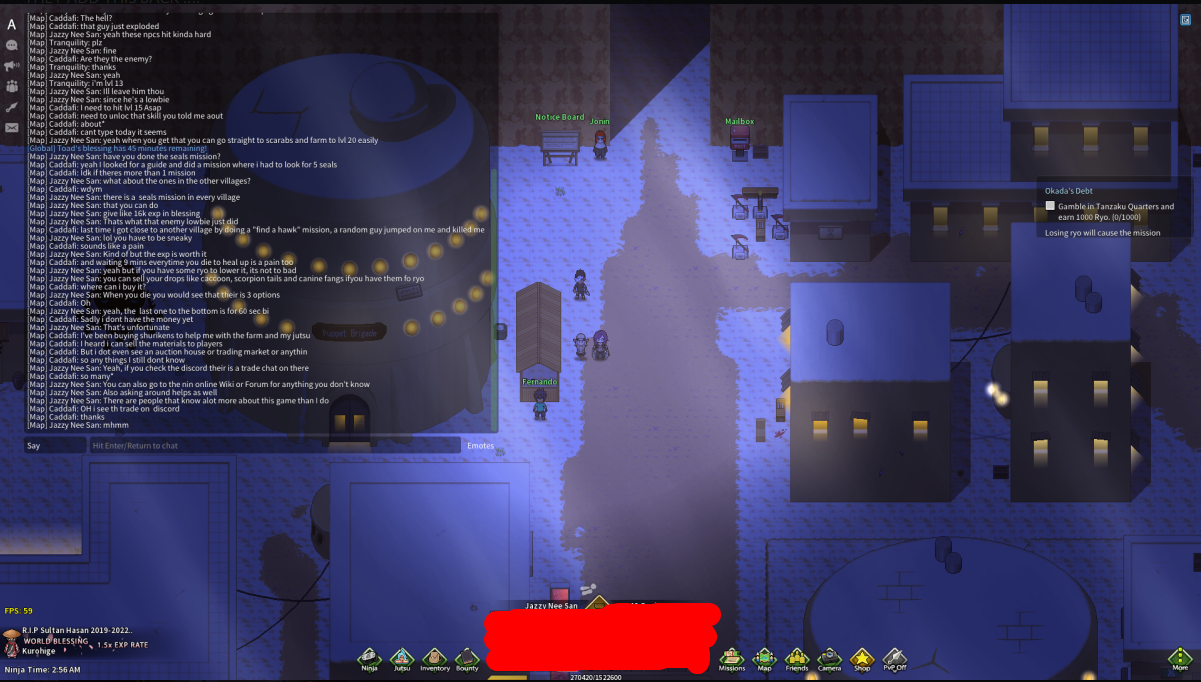The width and height of the screenshot is (1201, 682).
Task: Show the world Map
Action: (764, 657)
